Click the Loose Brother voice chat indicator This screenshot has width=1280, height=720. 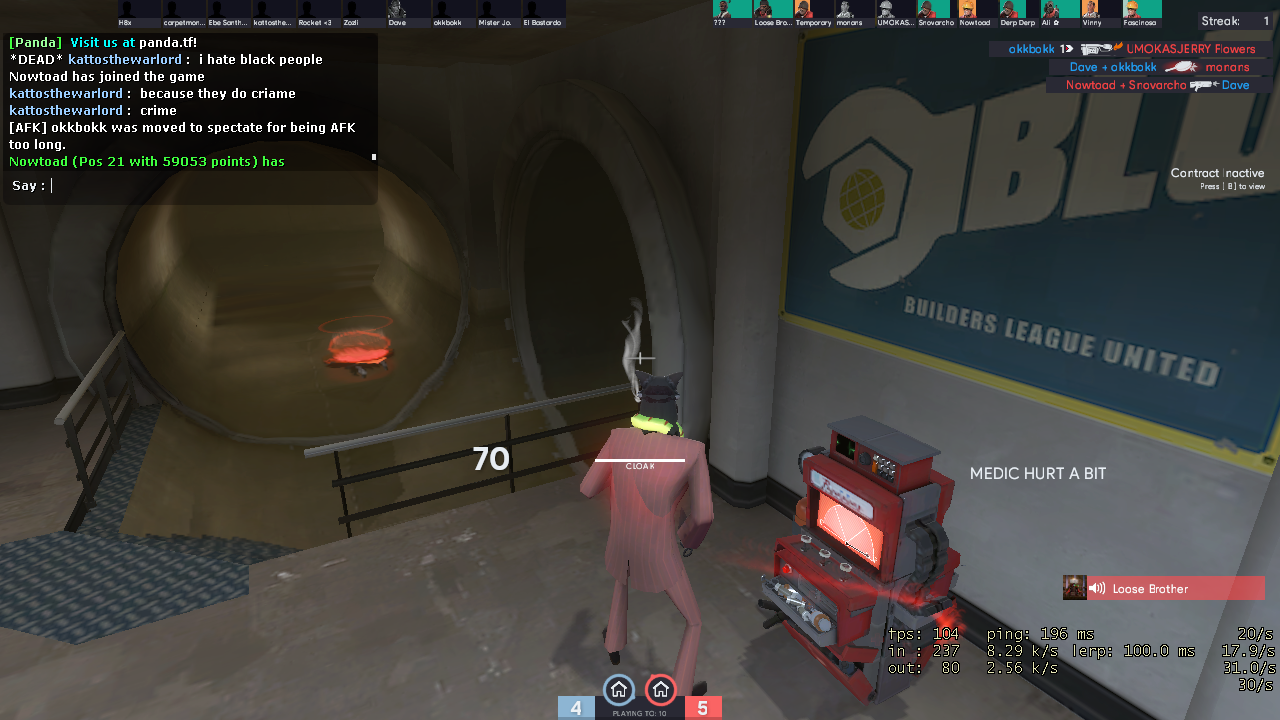point(1164,588)
